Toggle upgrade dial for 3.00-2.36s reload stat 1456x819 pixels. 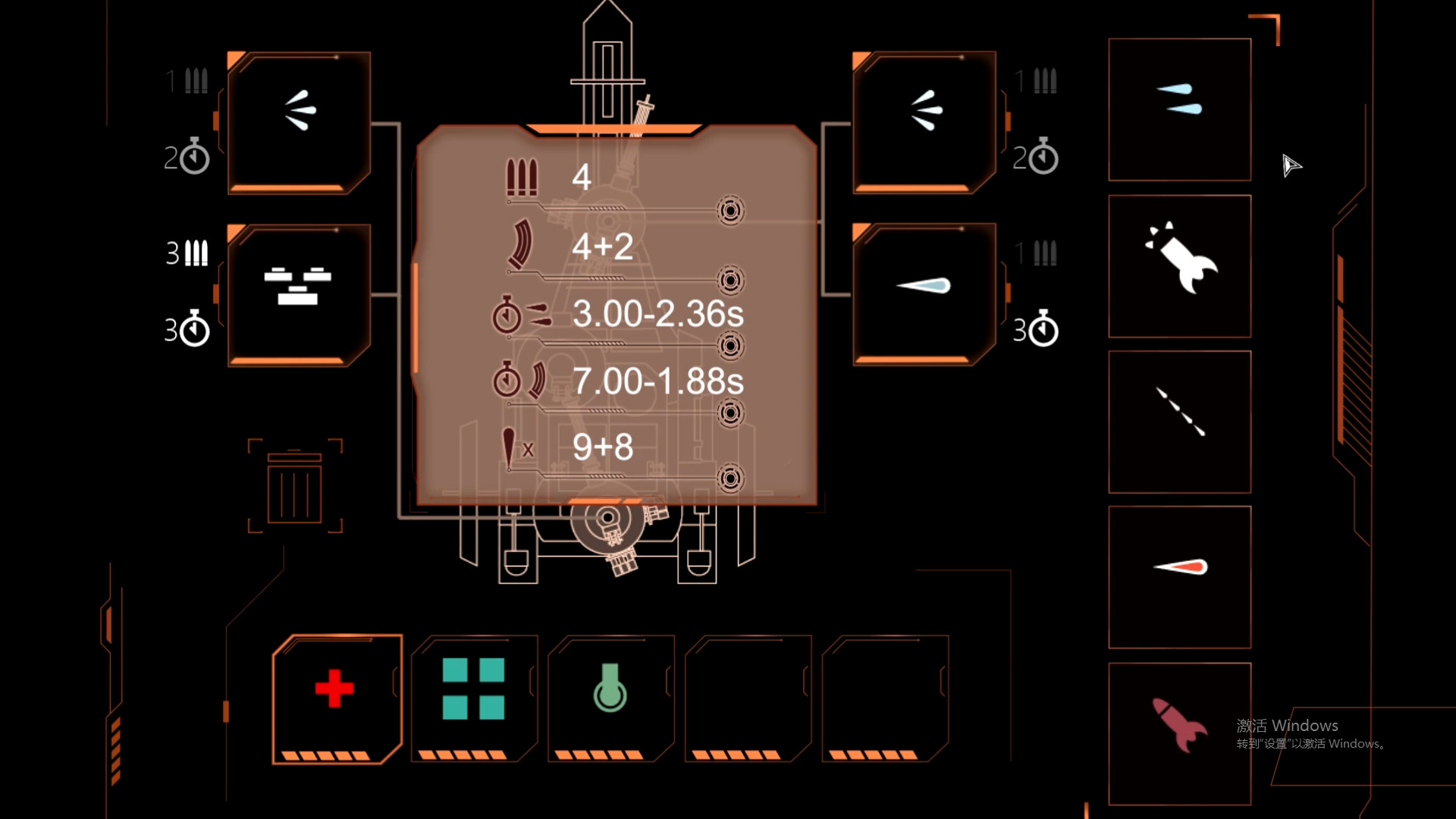pos(730,347)
